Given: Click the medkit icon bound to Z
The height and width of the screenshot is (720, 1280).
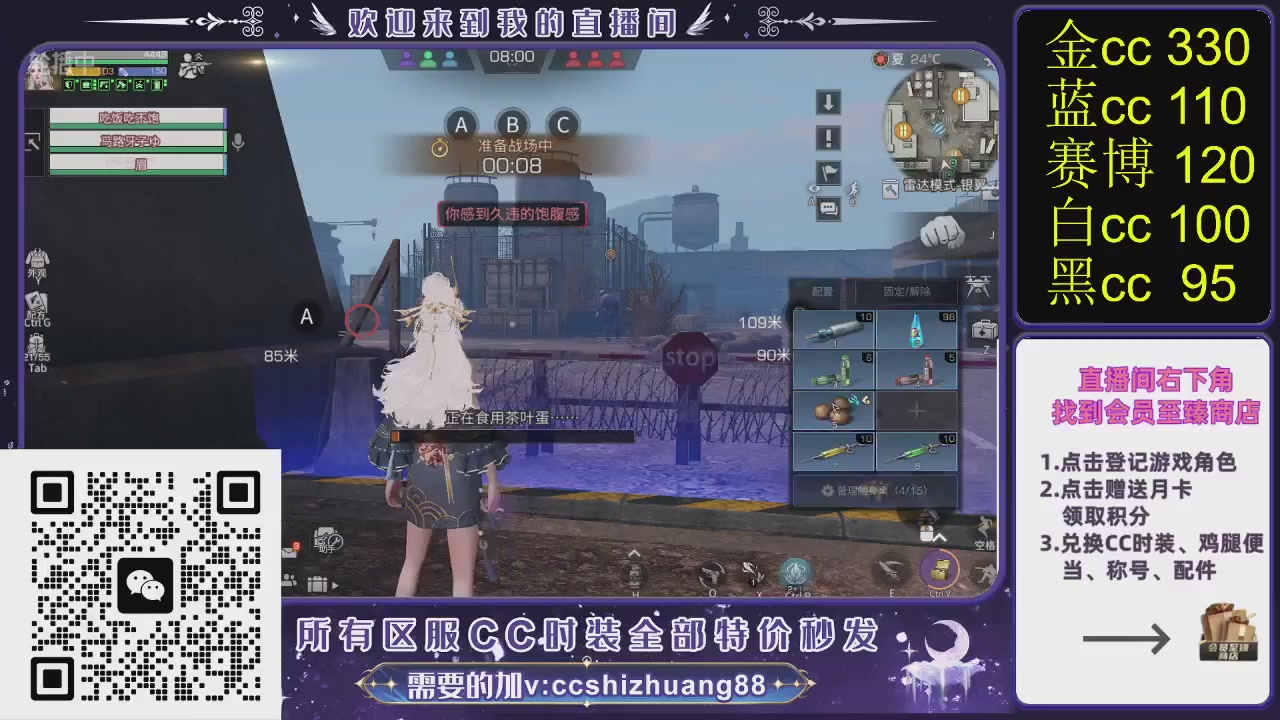Looking at the screenshot, I should click(982, 330).
